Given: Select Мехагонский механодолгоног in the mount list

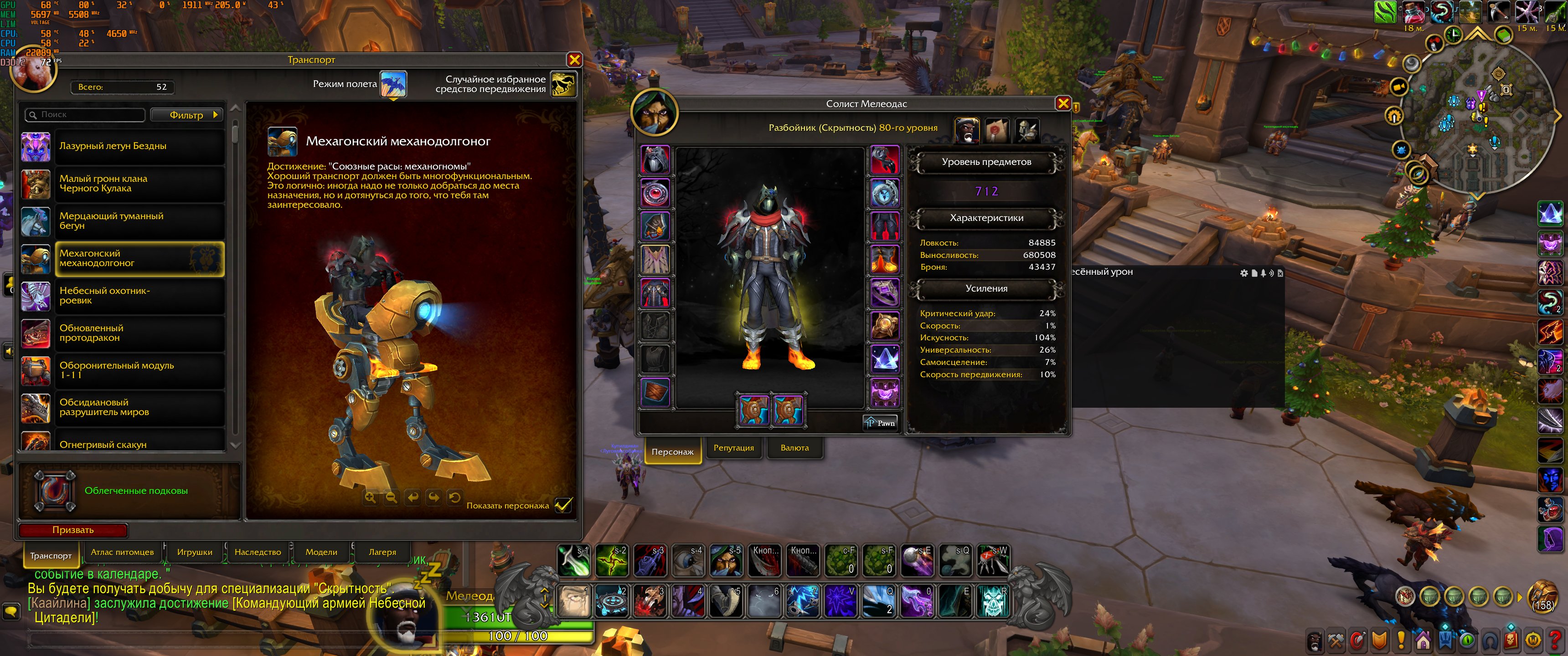Looking at the screenshot, I should (x=140, y=258).
